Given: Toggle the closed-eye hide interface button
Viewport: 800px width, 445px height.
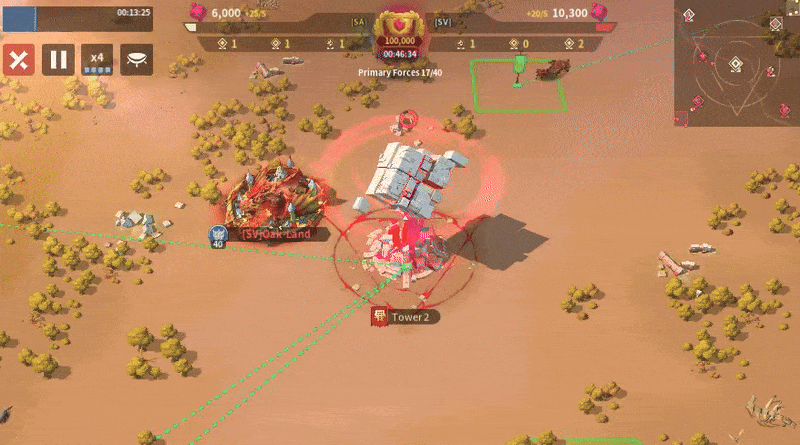Looking at the screenshot, I should pos(137,59).
